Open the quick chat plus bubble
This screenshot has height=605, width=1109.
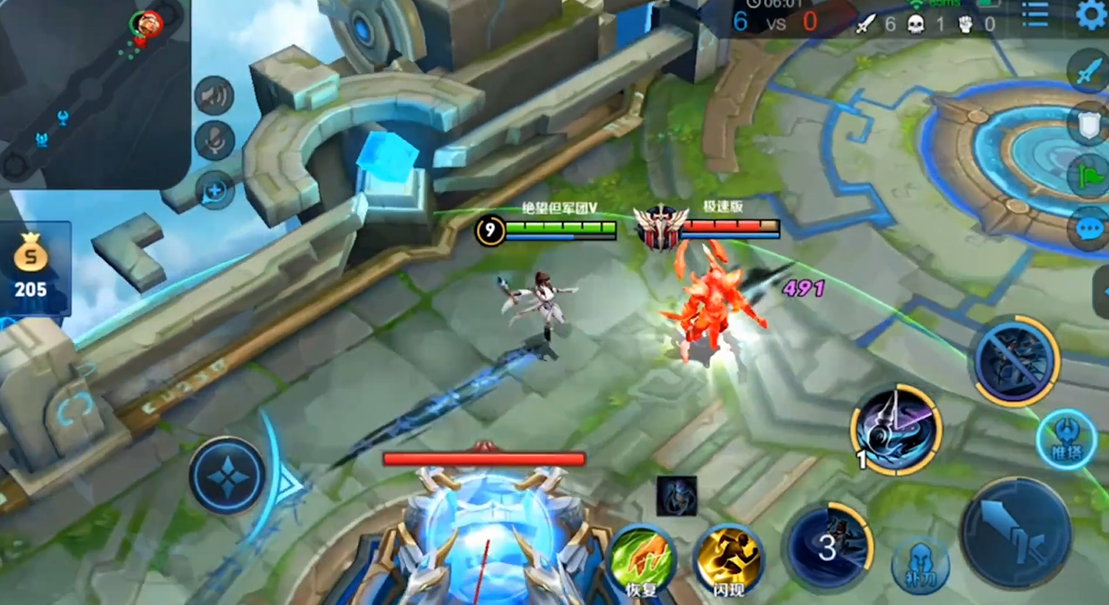[214, 188]
